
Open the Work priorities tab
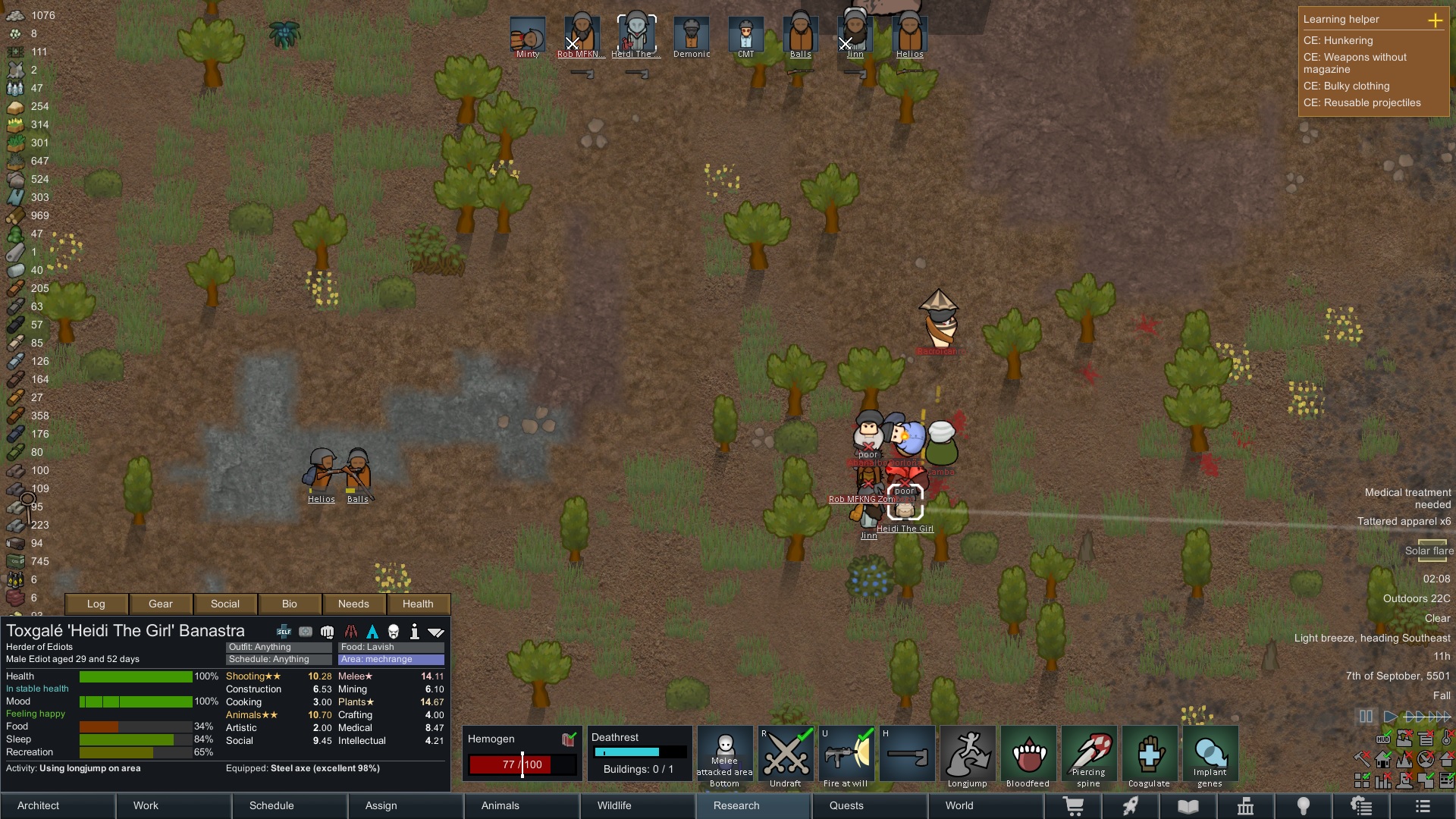146,805
